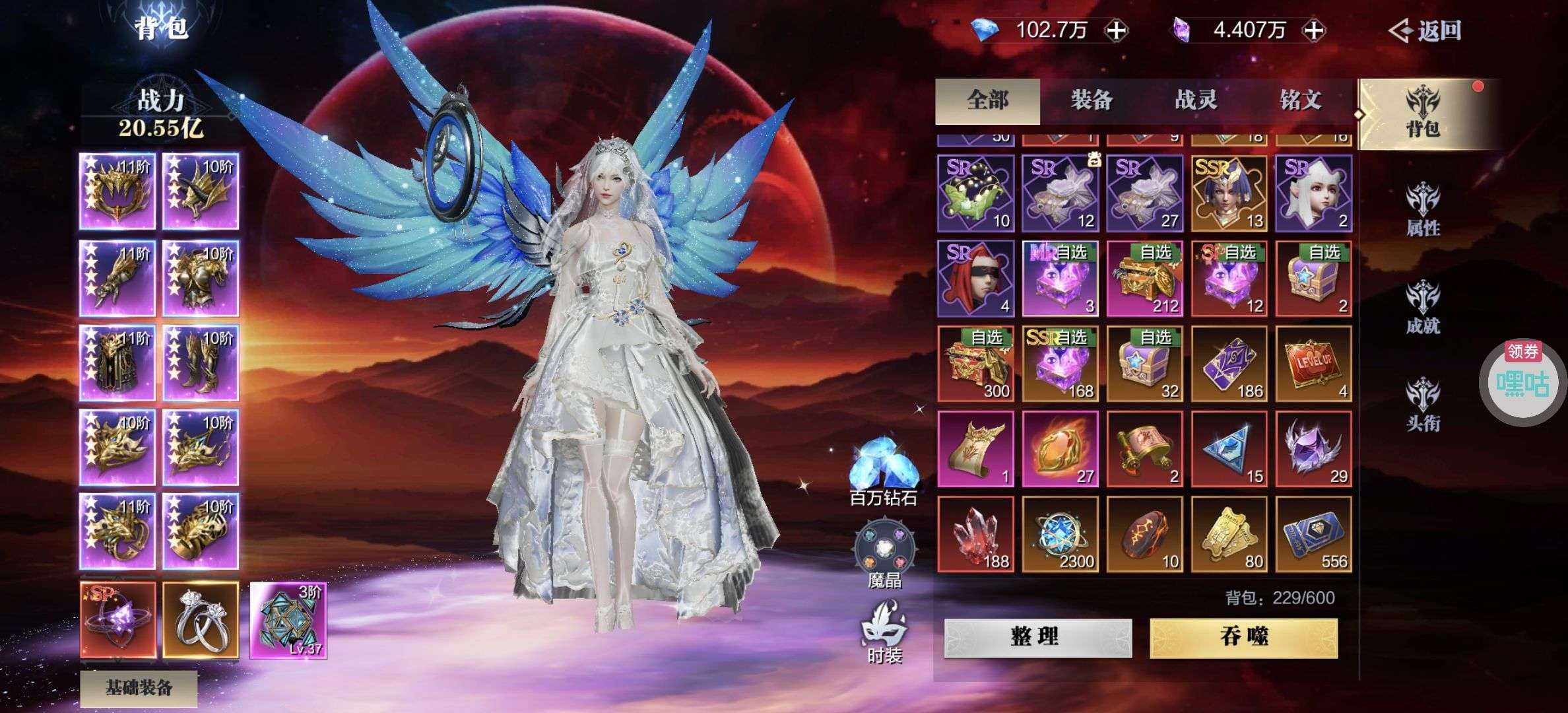Tap the 百万钻石 million diamonds icon

pos(884,470)
